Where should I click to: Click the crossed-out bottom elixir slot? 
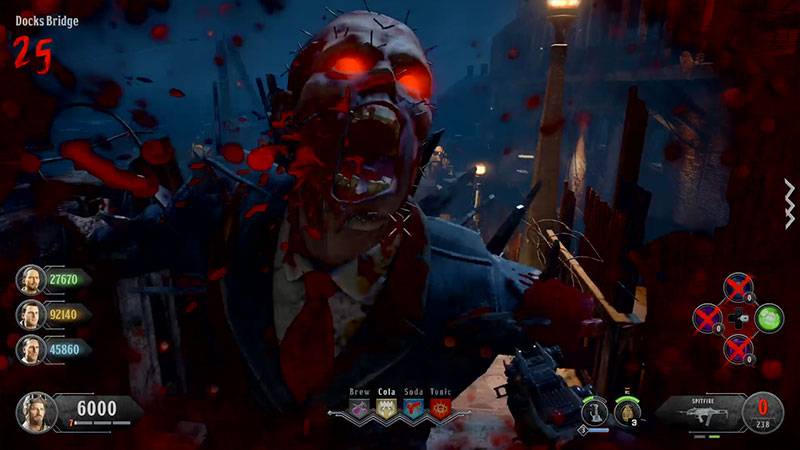(x=738, y=347)
